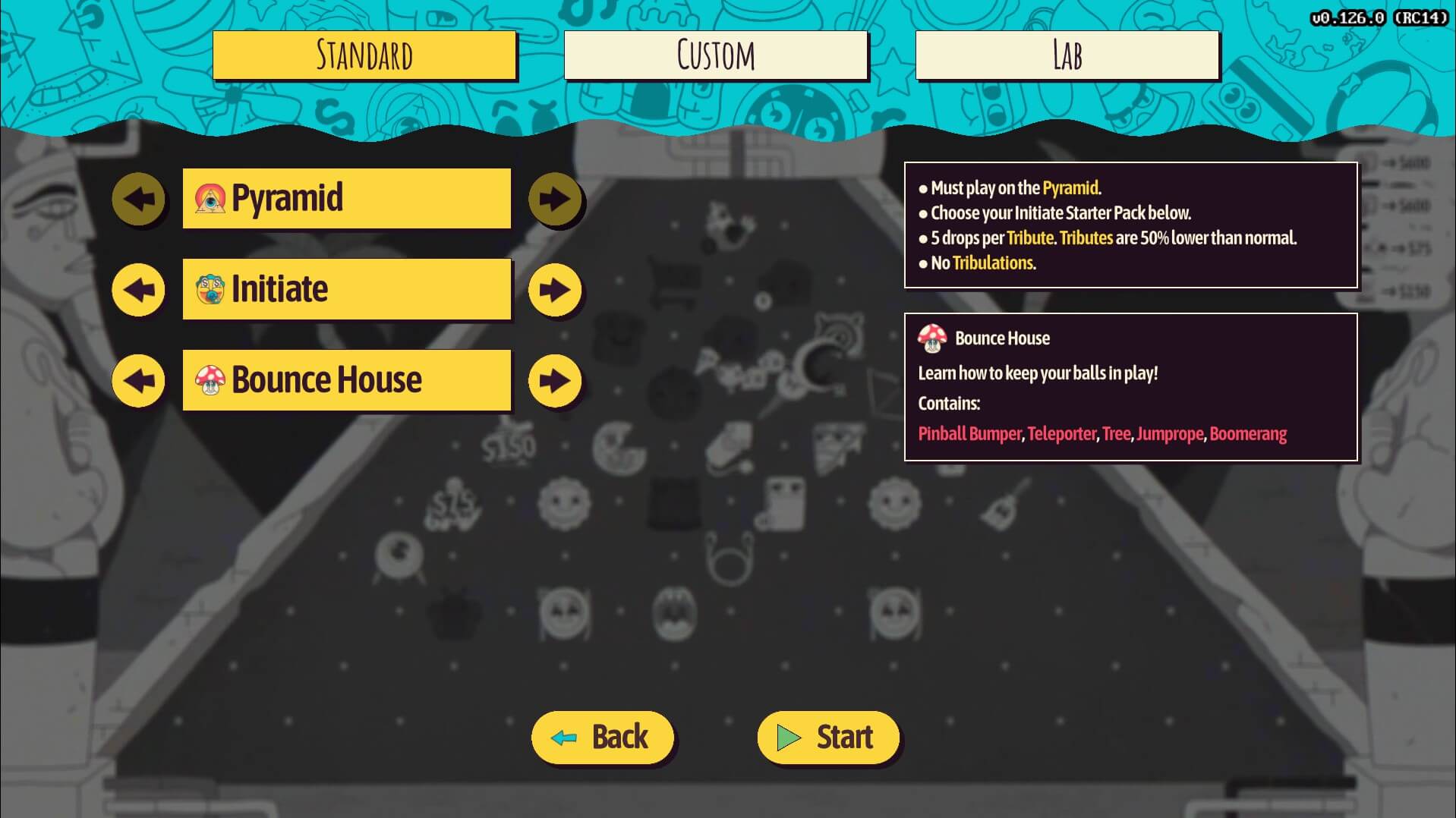Select the Initiate difficulty field
Image resolution: width=1456 pixels, height=818 pixels.
[x=346, y=289]
